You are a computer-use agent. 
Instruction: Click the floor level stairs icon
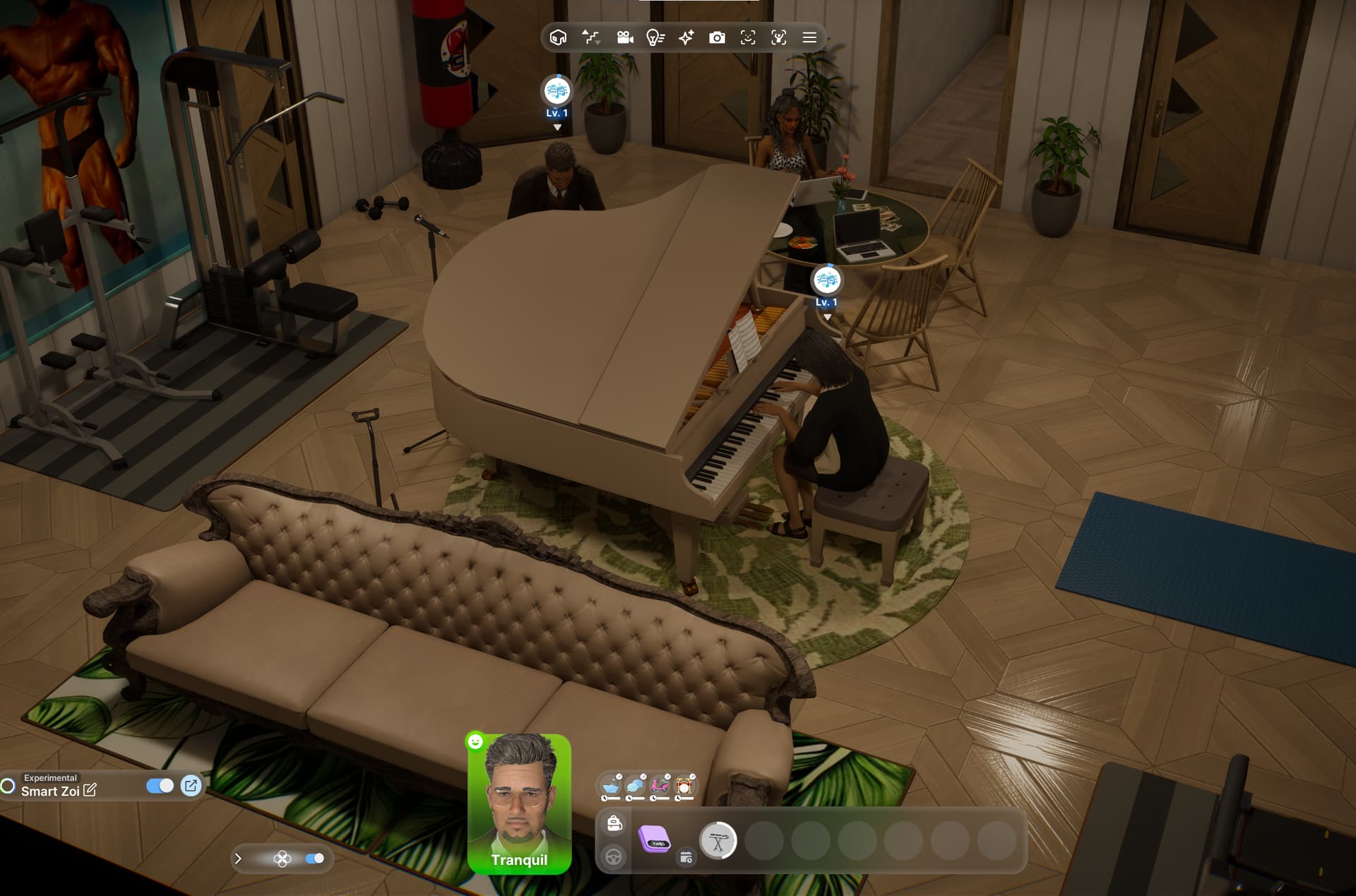pyautogui.click(x=590, y=37)
